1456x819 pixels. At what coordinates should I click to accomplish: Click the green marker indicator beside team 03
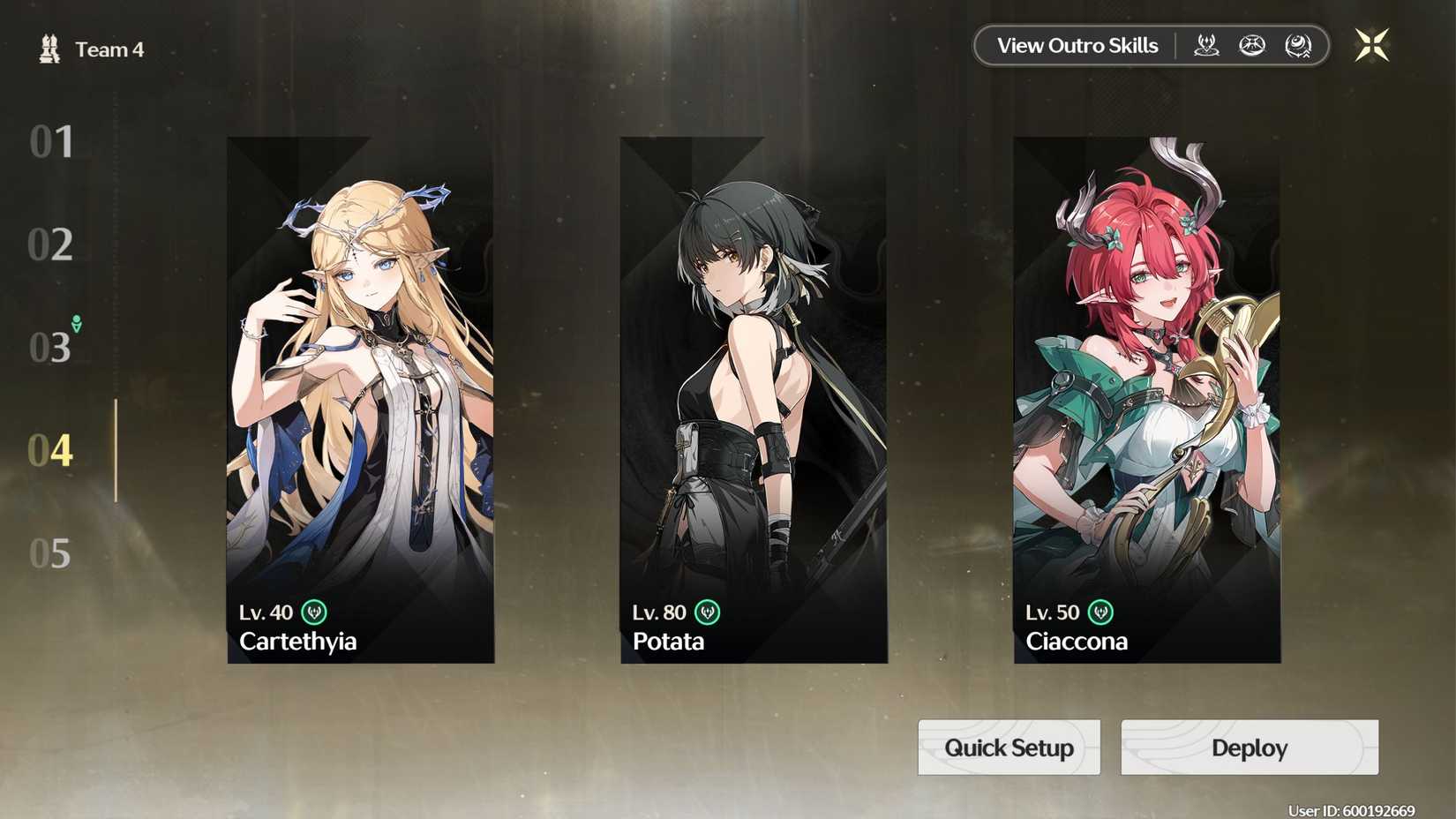(x=75, y=325)
